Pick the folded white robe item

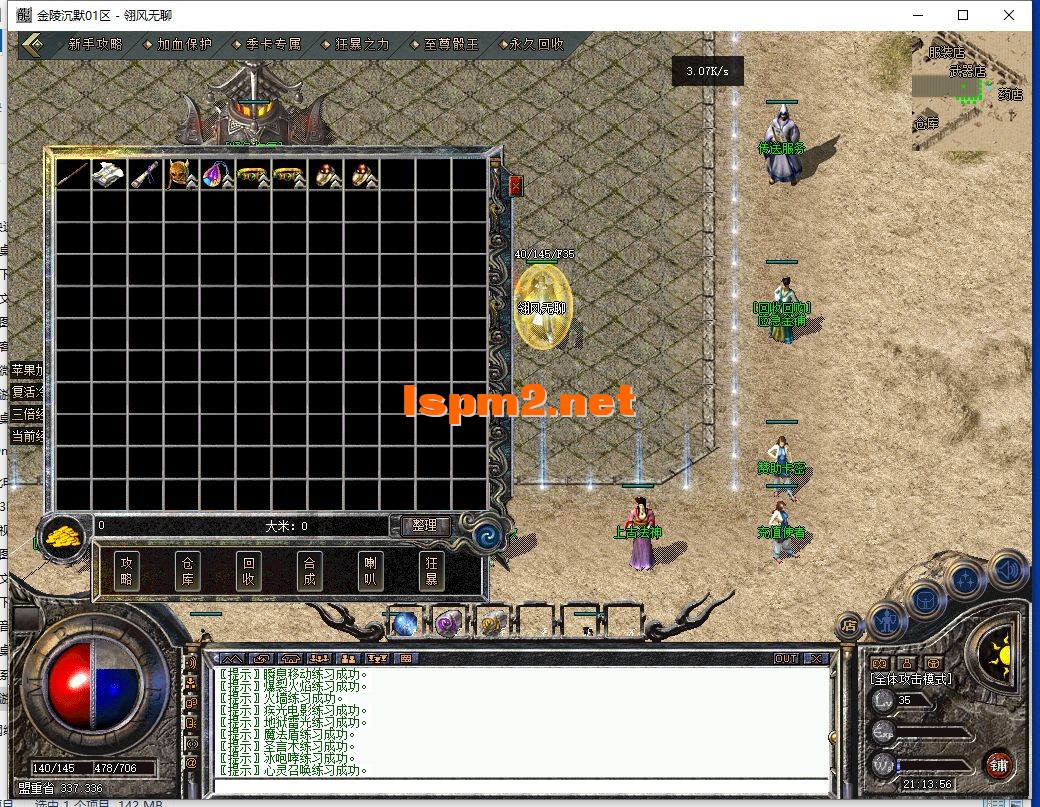(x=109, y=174)
